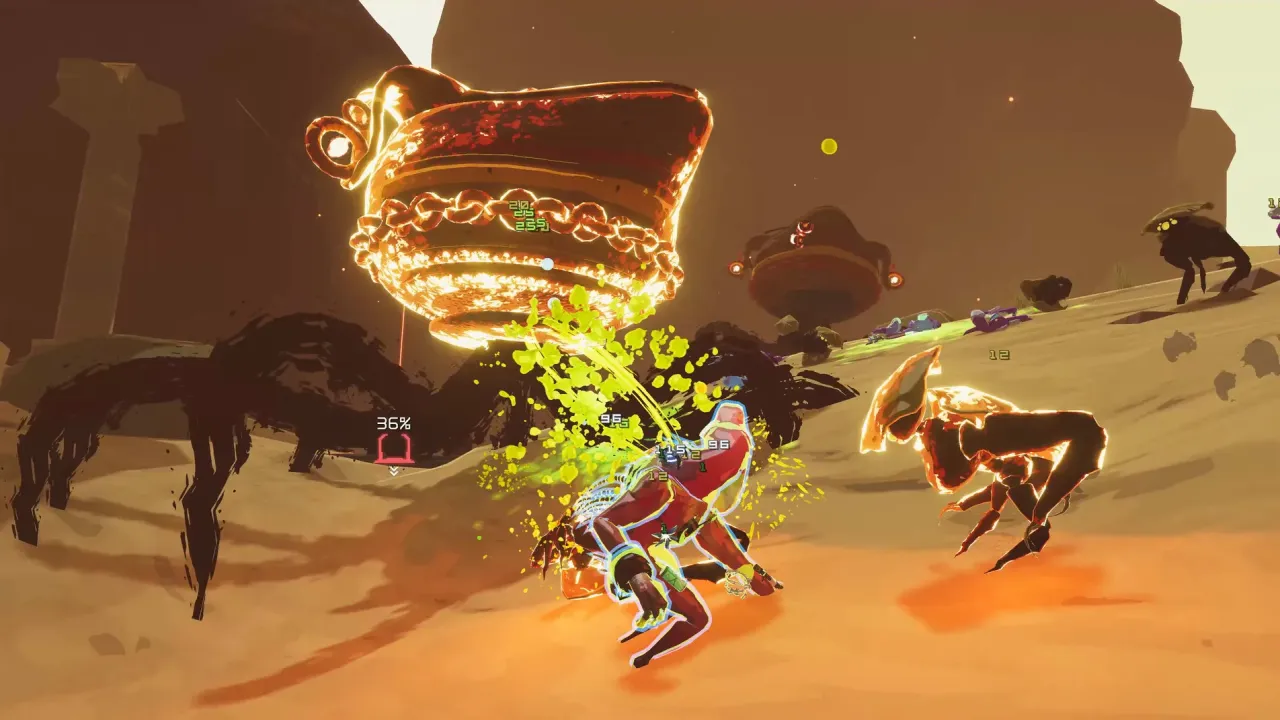This screenshot has width=1280, height=720.
Task: Click the white 96 damage number
Action: (610, 419)
